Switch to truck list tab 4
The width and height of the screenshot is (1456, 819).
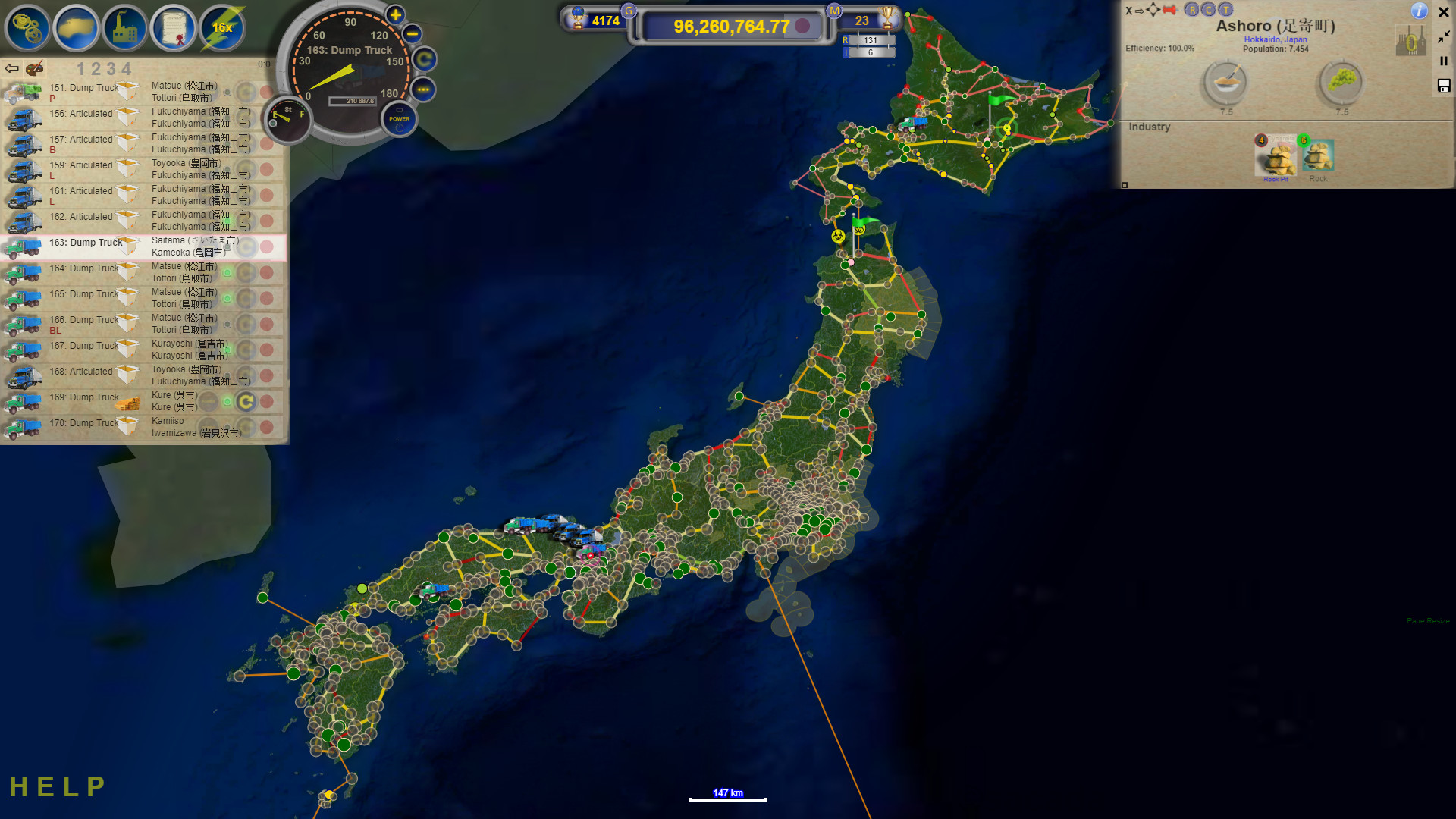(129, 68)
